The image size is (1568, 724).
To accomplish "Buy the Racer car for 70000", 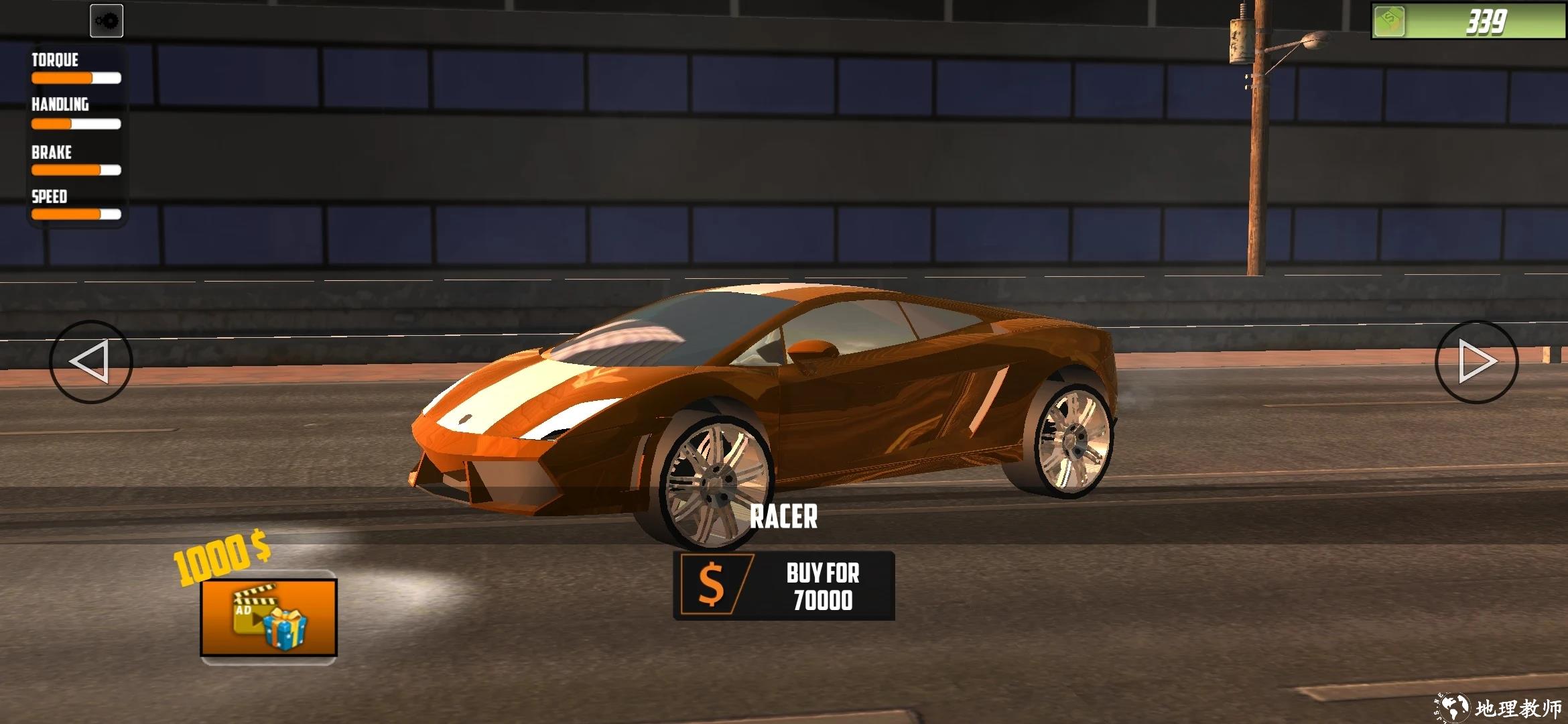I will click(783, 586).
